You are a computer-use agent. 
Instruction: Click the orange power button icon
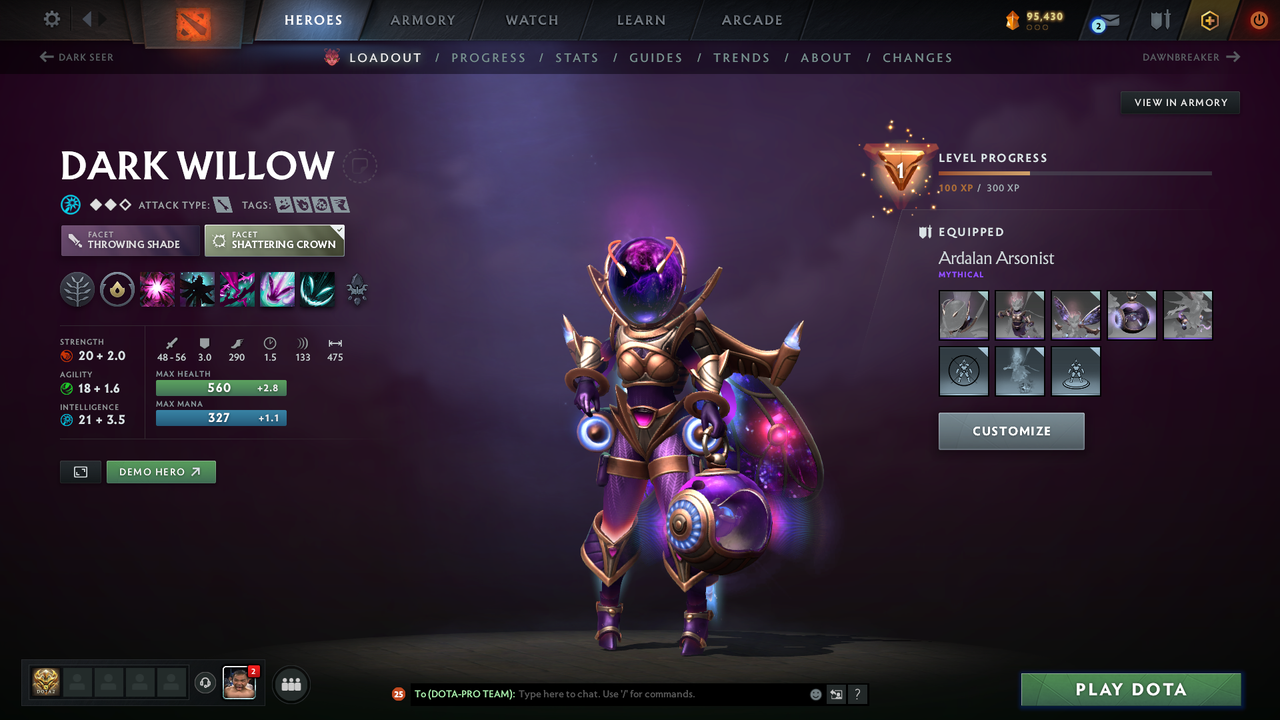tap(1257, 19)
